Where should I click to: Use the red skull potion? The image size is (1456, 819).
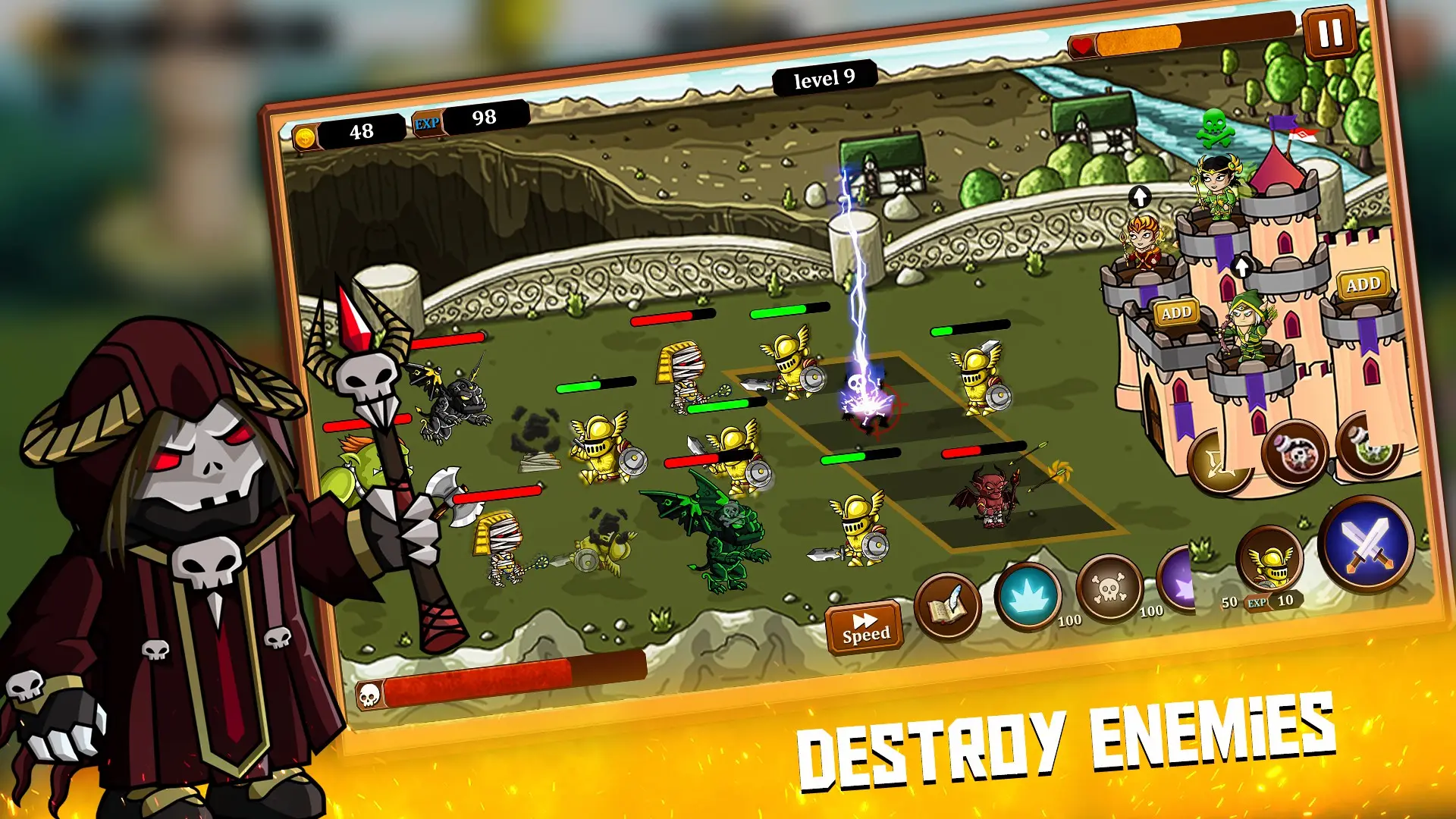1294,453
